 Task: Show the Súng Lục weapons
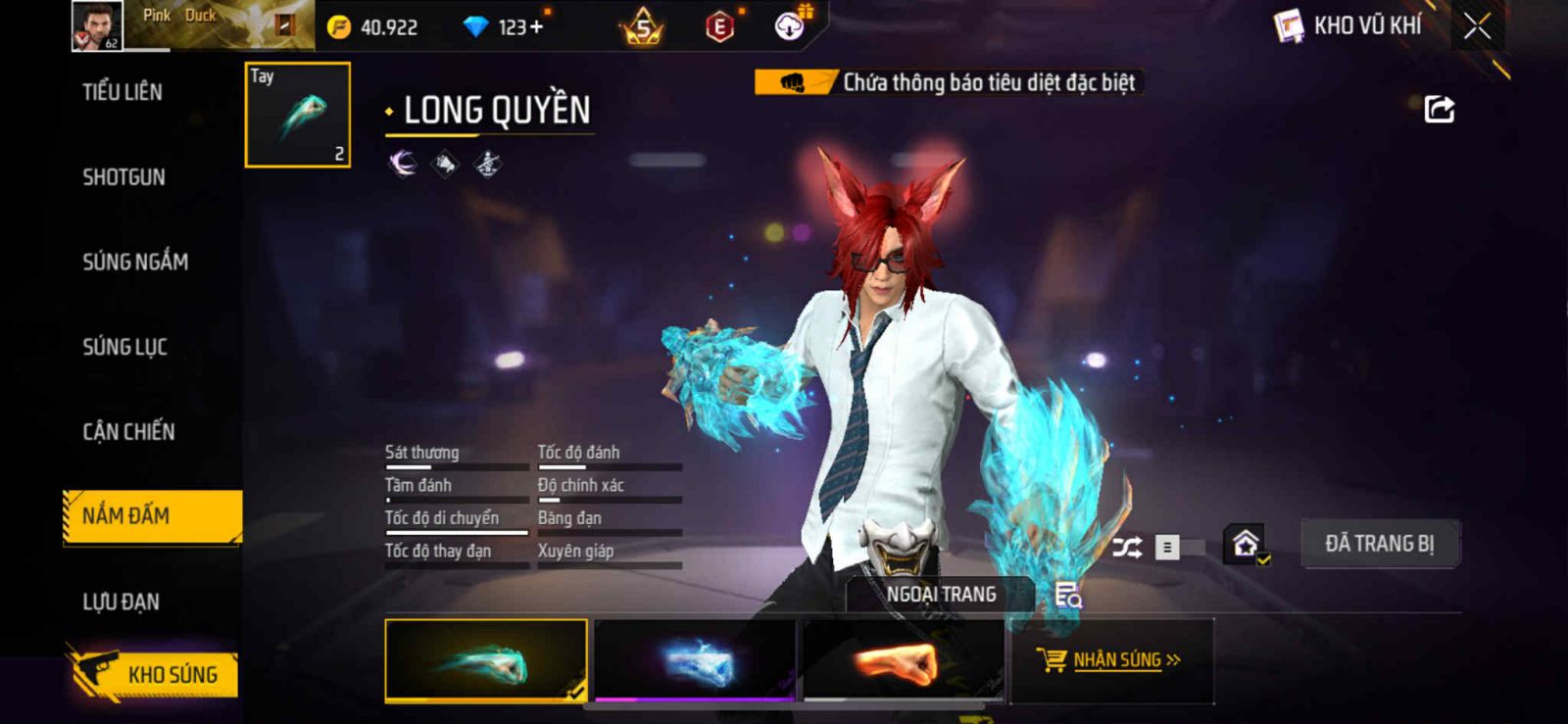[124, 347]
